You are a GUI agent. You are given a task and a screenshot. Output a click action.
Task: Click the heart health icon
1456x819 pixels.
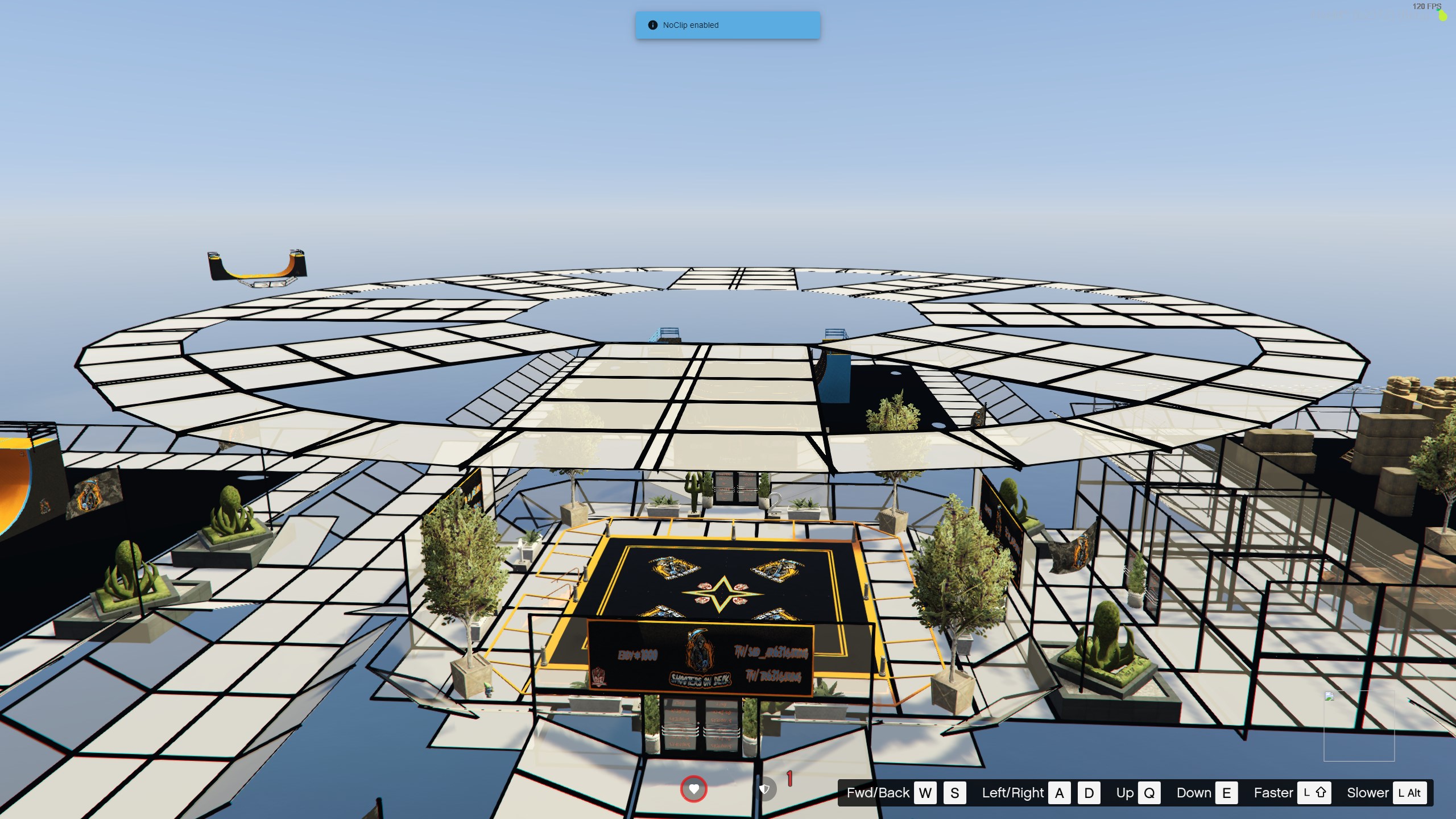(x=693, y=789)
